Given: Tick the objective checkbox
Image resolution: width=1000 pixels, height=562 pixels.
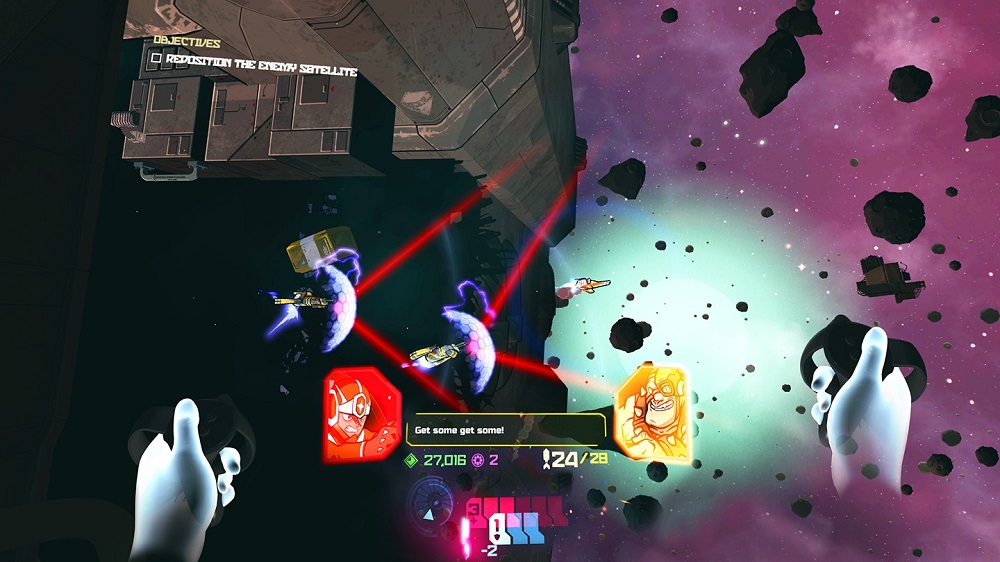Looking at the screenshot, I should pos(155,59).
